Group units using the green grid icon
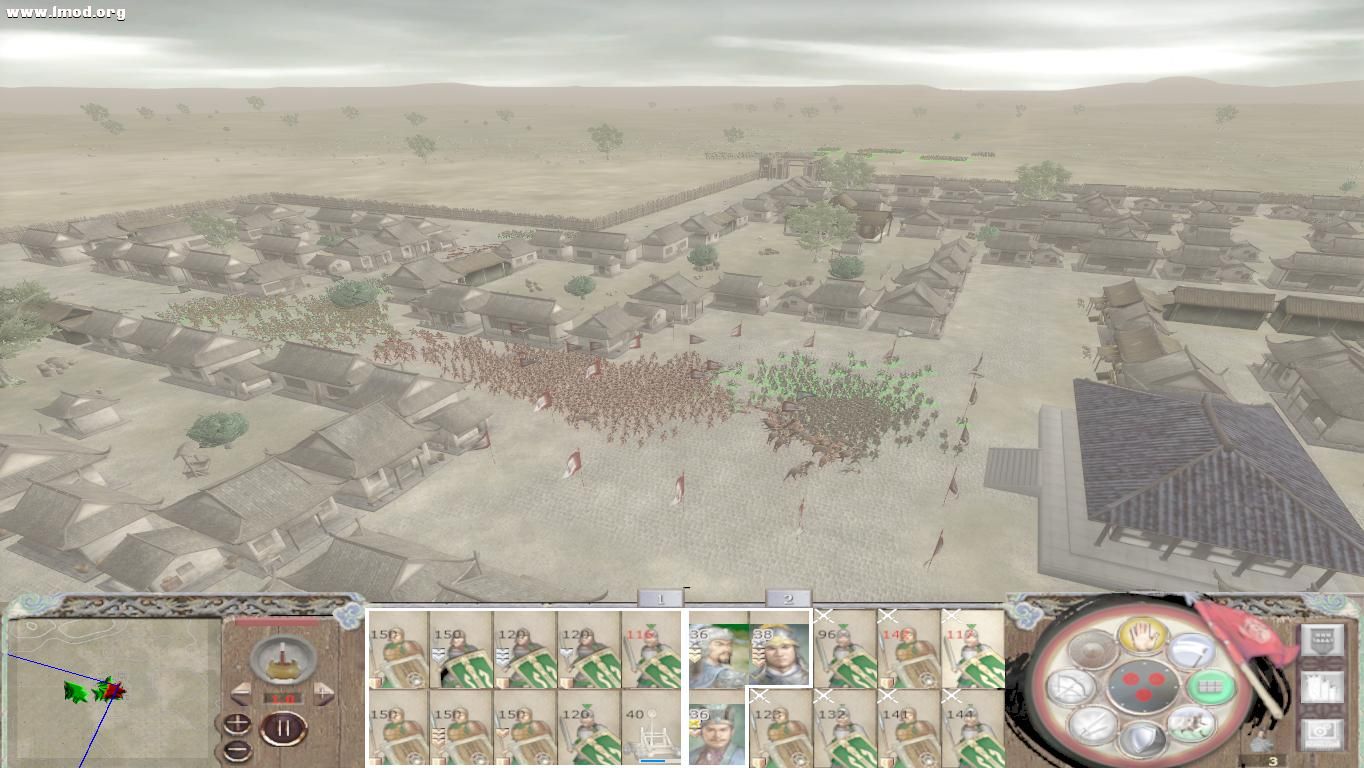Screen dimensions: 1364x768 (1211, 689)
